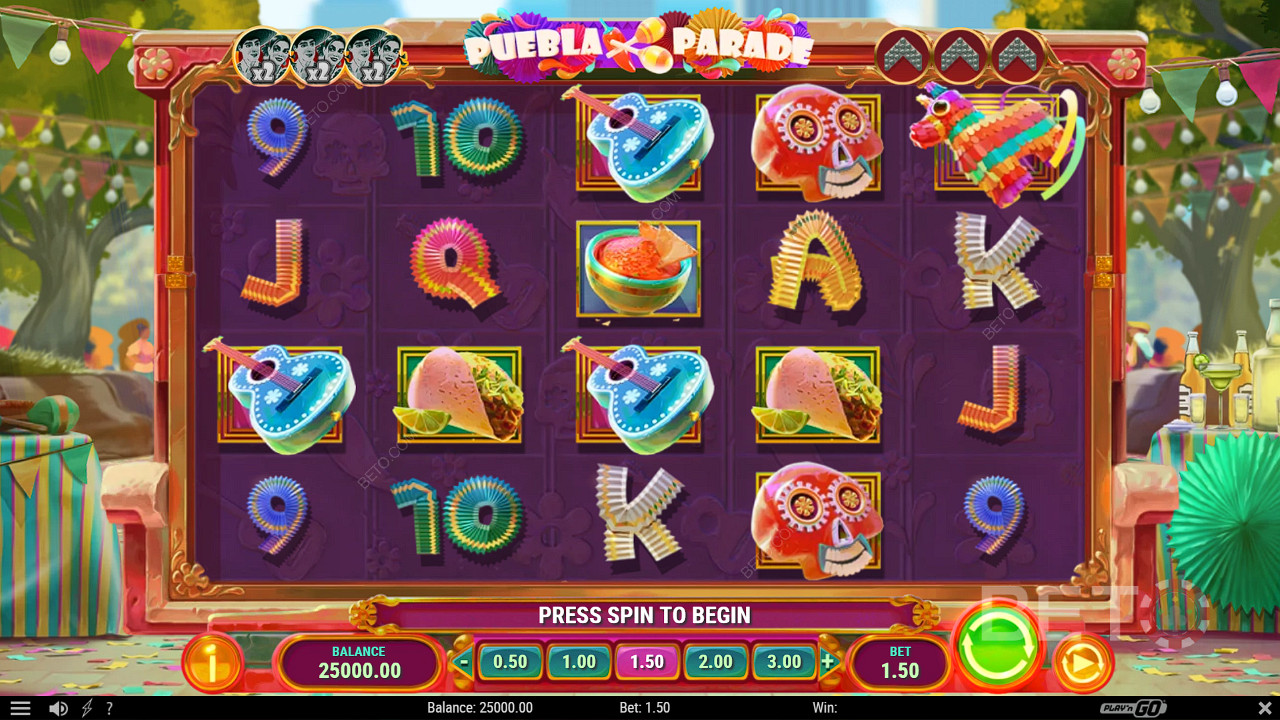1280x720 pixels.
Task: Open the hamburger menu
Action: tap(20, 708)
